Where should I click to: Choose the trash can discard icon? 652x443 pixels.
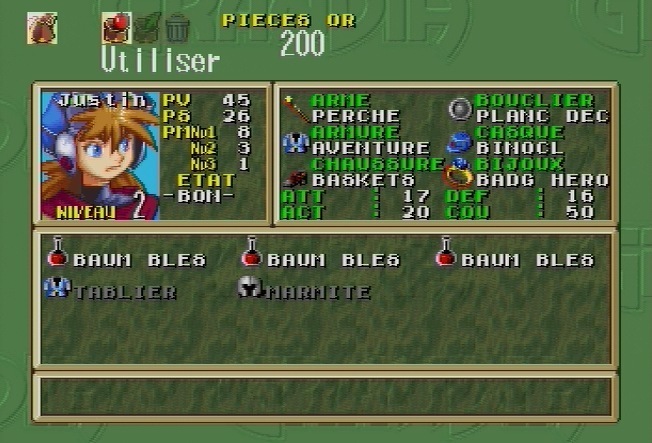click(x=177, y=27)
